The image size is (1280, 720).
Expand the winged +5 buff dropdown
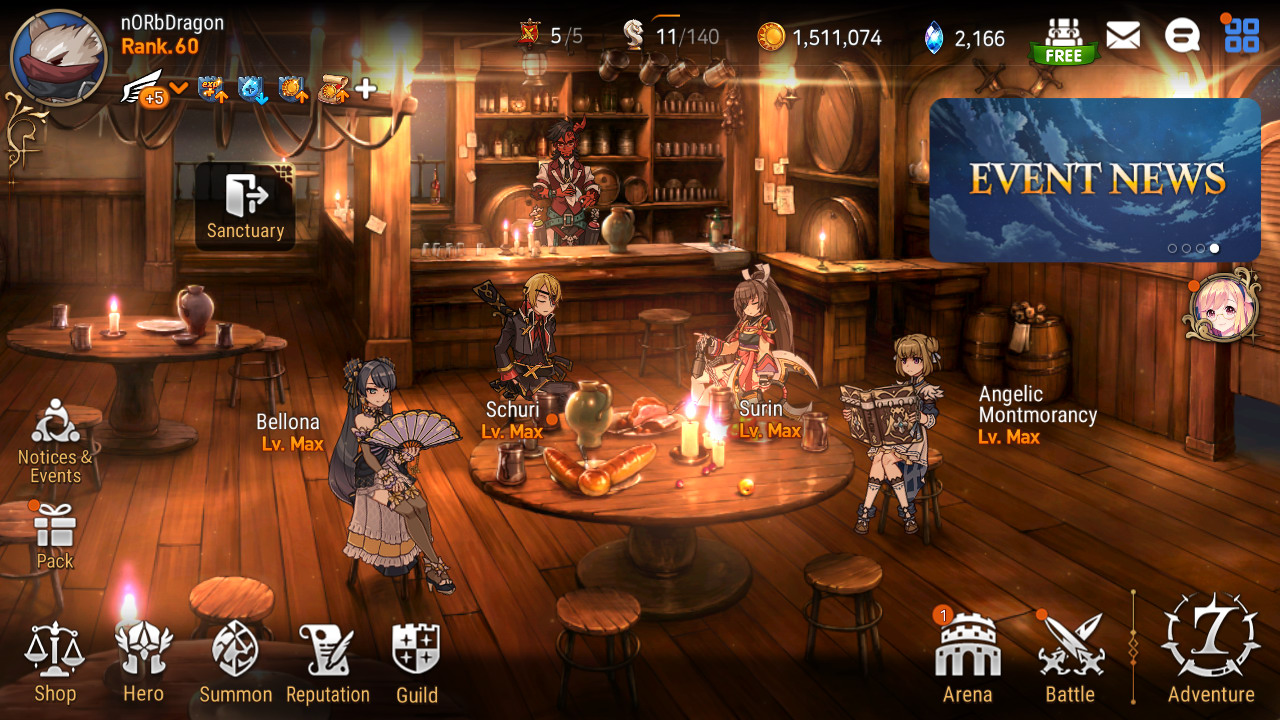tap(179, 88)
